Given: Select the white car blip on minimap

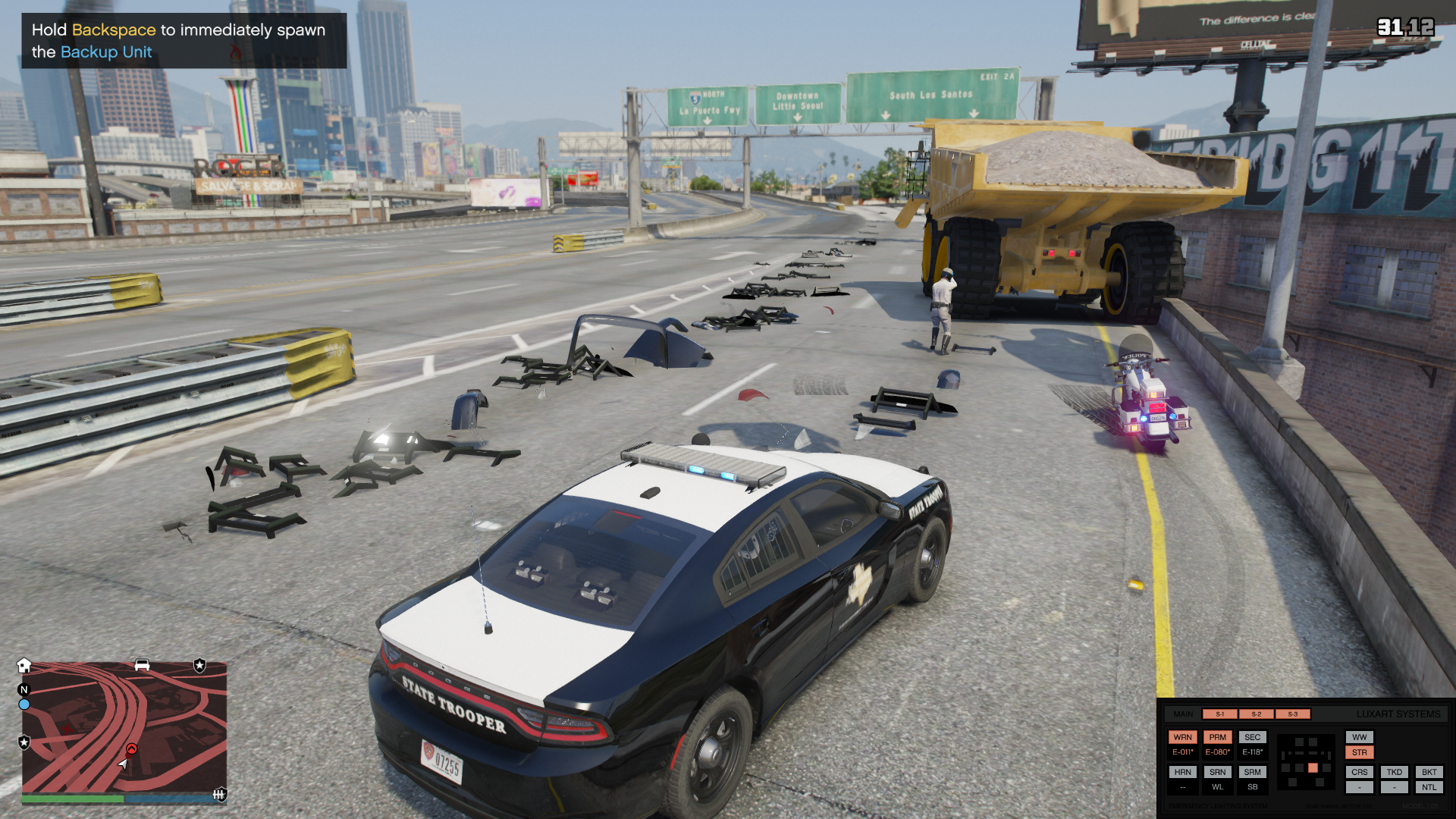Looking at the screenshot, I should click(142, 665).
